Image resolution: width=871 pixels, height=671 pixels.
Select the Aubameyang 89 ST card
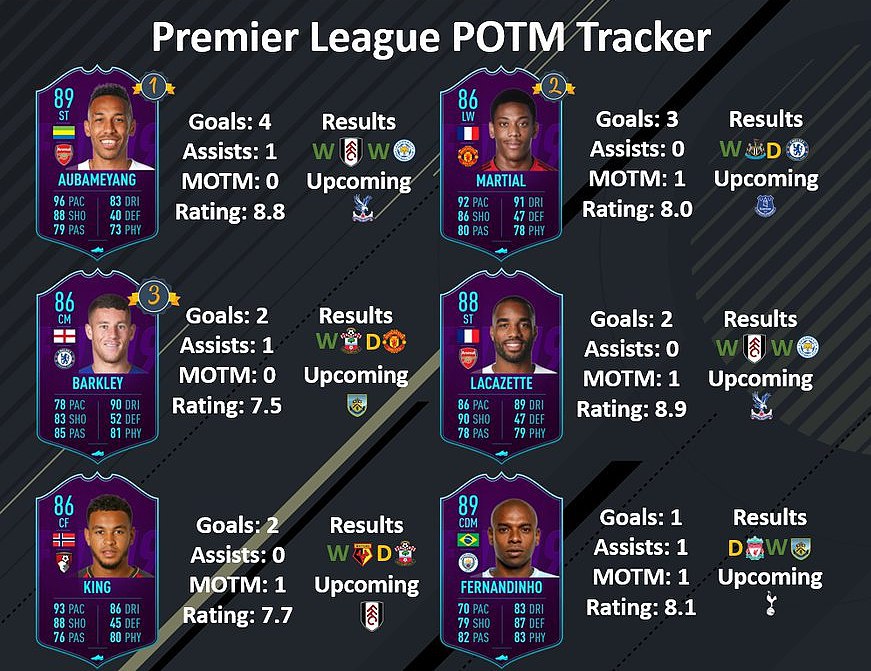click(97, 160)
